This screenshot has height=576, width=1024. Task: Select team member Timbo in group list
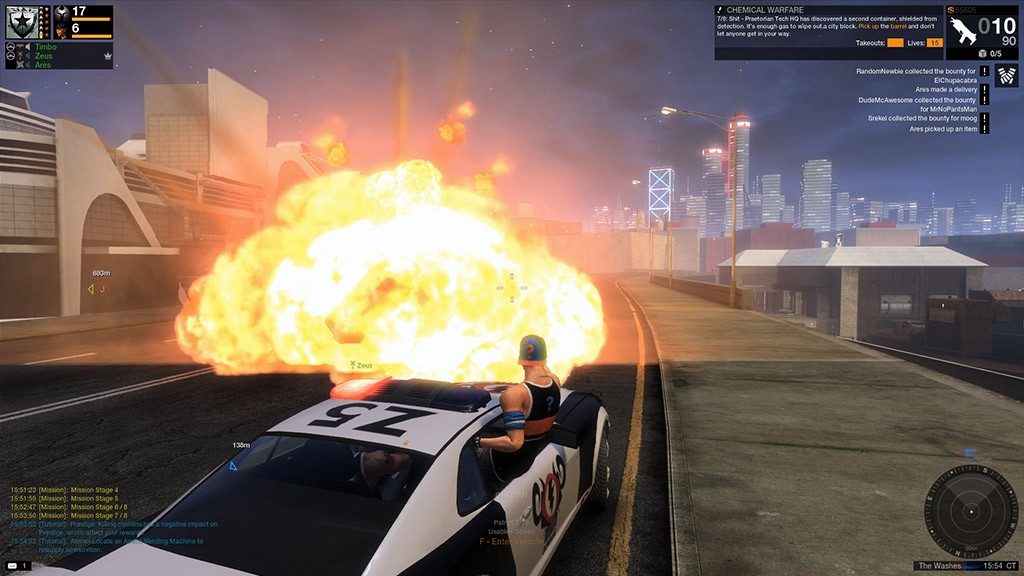click(45, 46)
